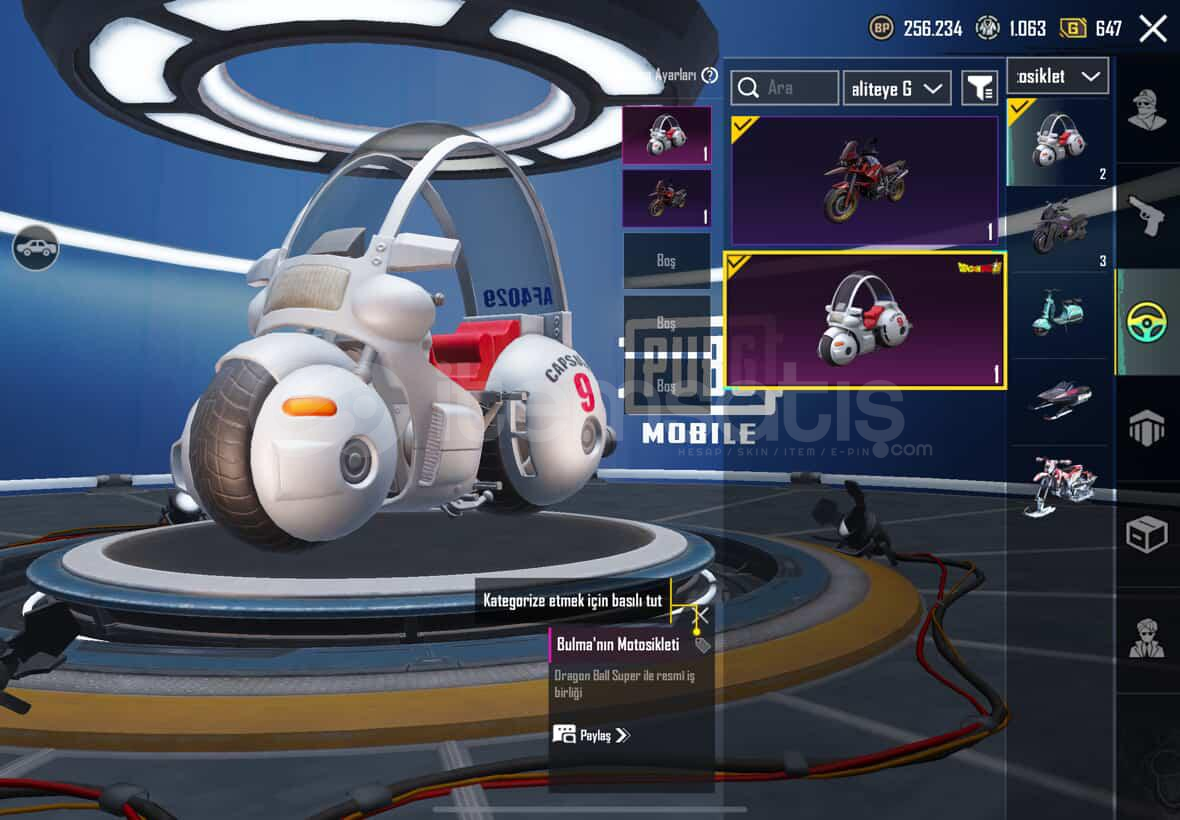Choose the snowmobile in the side list

[x=1059, y=400]
